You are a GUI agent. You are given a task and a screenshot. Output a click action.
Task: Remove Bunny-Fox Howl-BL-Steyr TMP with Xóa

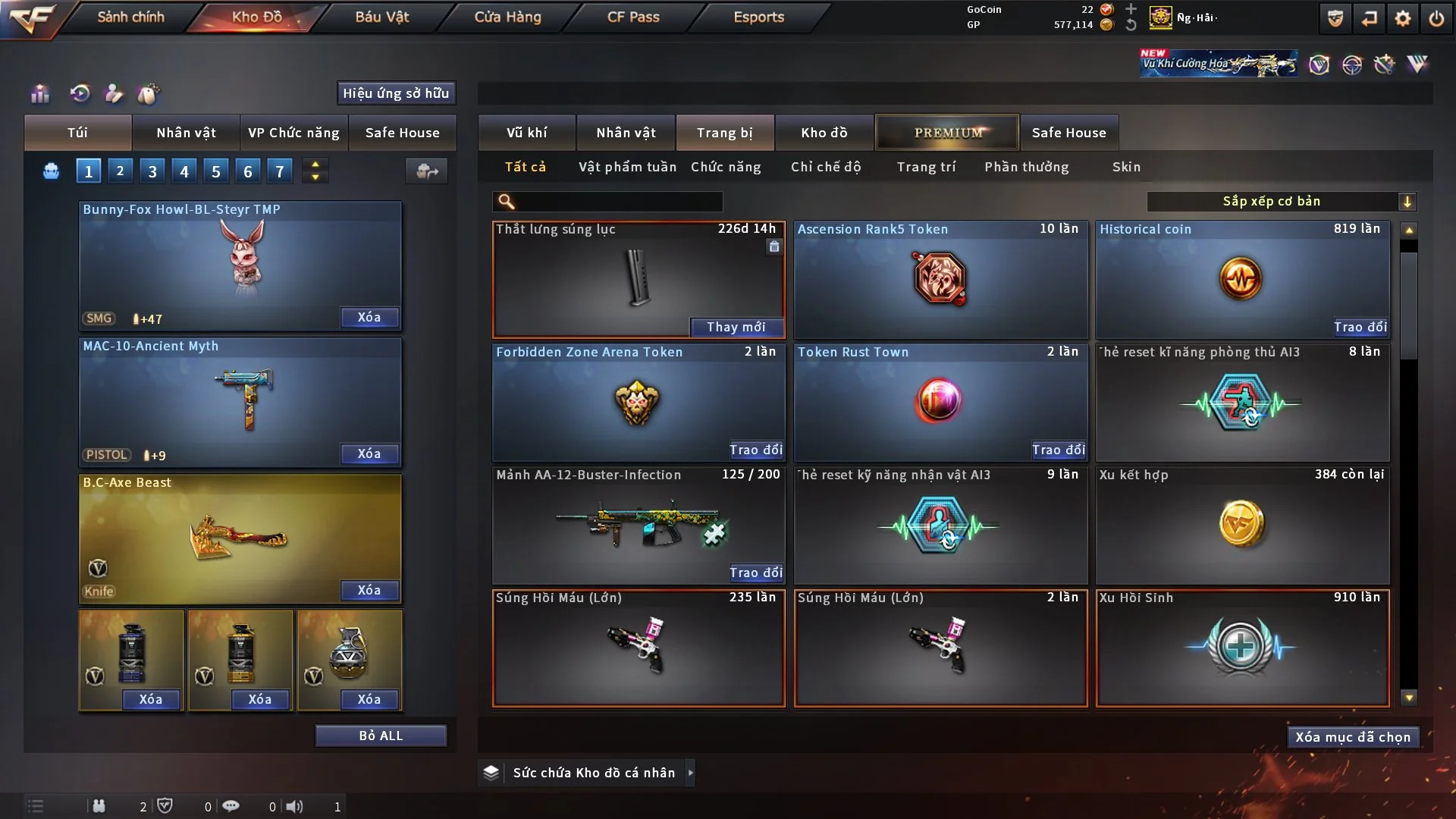[x=369, y=318]
